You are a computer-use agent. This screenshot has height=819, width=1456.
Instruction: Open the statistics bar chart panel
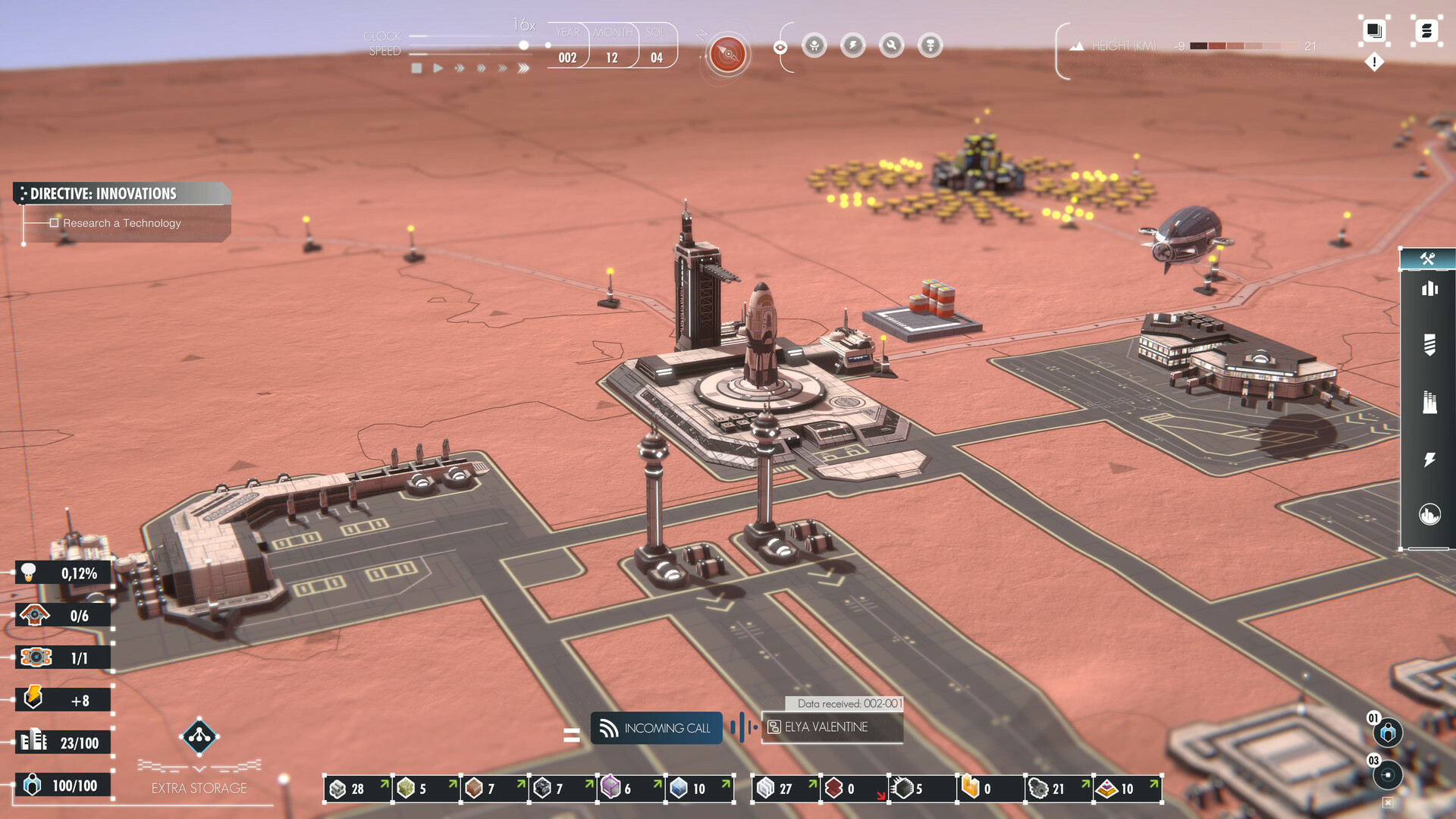pyautogui.click(x=1429, y=289)
